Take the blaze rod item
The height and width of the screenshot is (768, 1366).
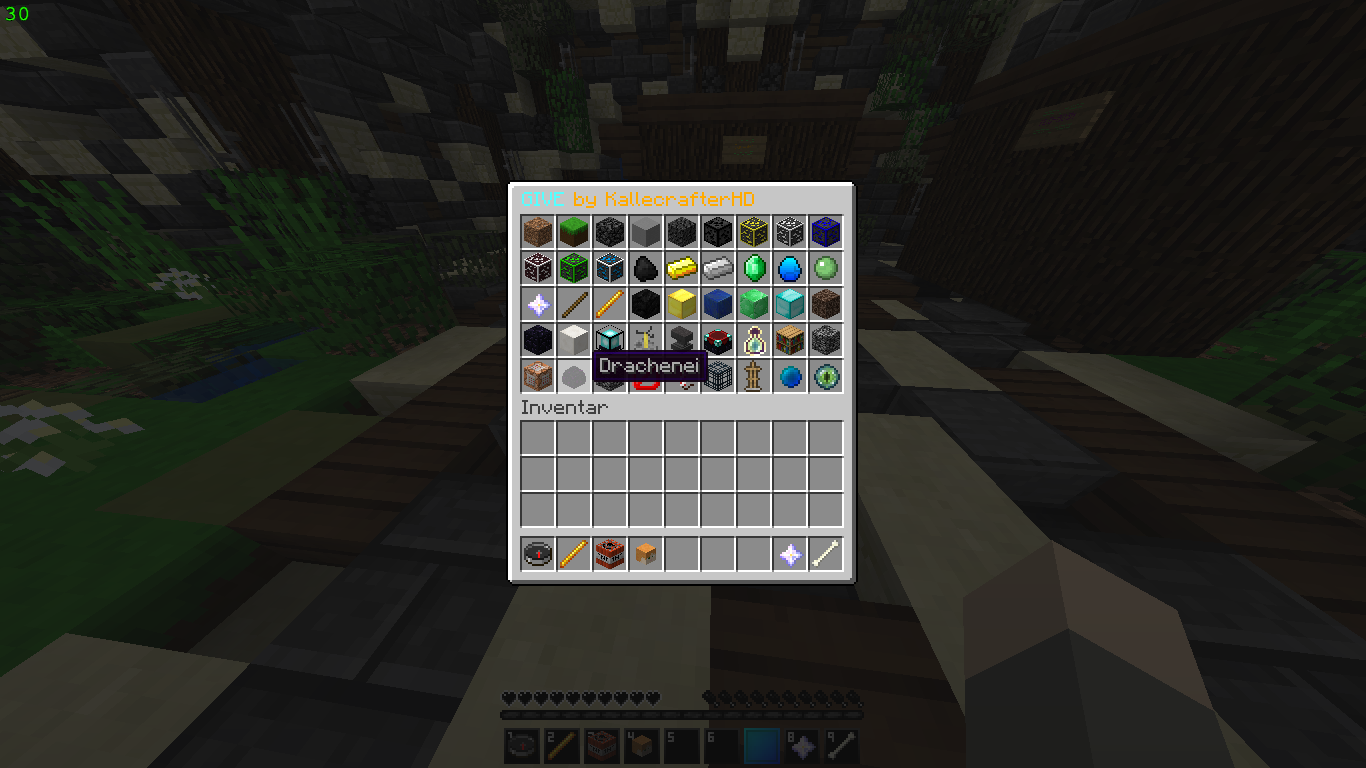point(610,304)
